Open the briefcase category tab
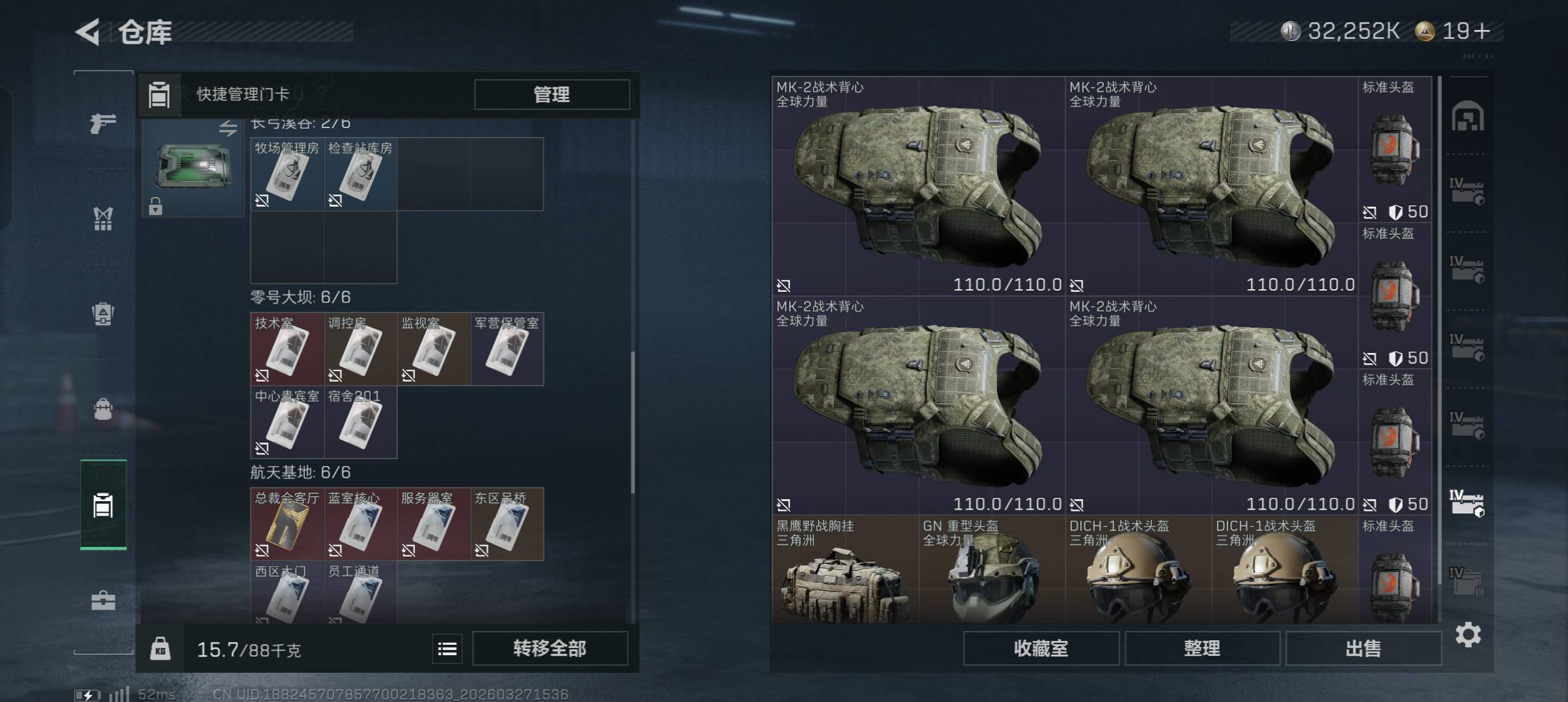This screenshot has width=1568, height=702. pos(103,601)
